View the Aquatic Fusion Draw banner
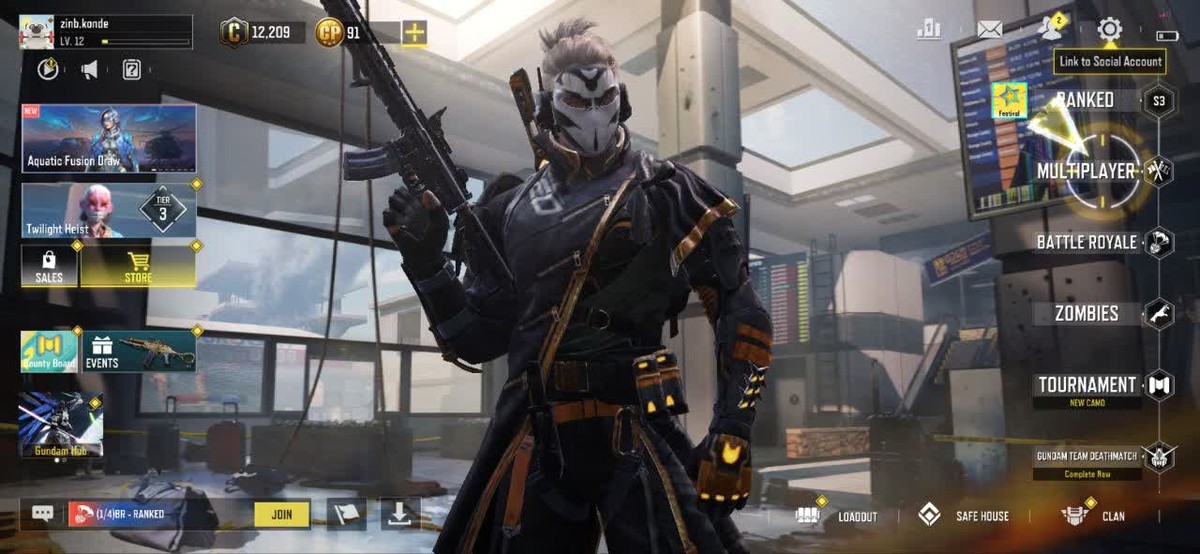 tap(109, 138)
